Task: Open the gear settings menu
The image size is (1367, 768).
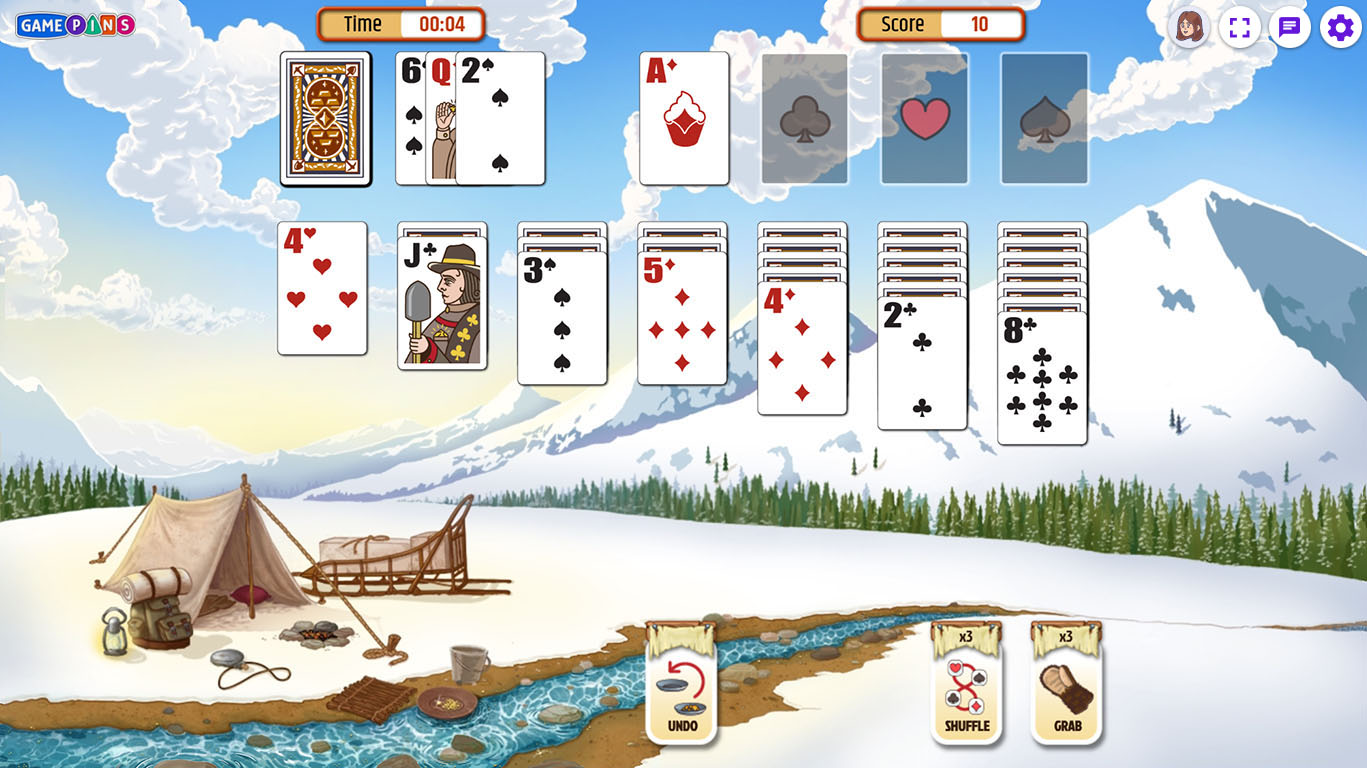Action: [1340, 27]
